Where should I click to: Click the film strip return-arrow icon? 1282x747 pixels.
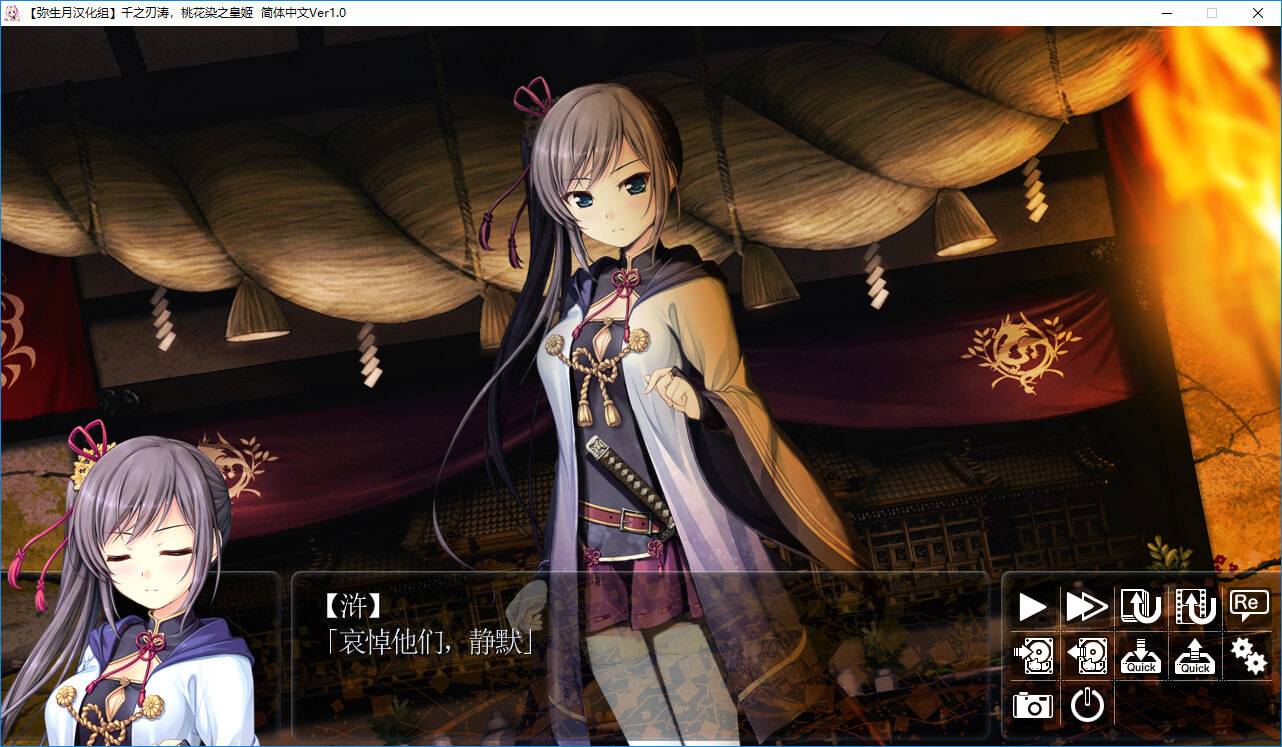point(1195,606)
